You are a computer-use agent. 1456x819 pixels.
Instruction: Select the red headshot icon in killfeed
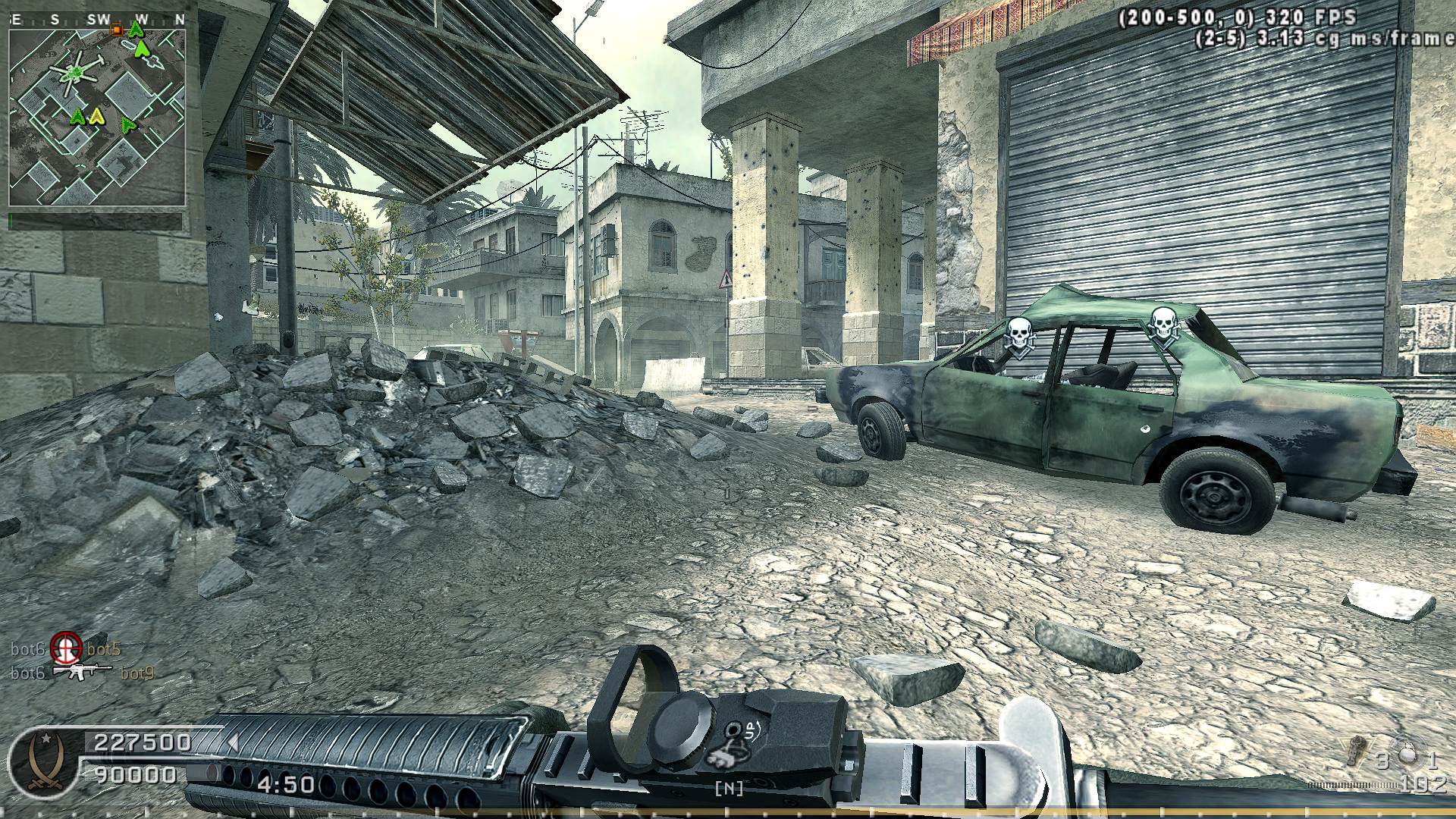(66, 648)
